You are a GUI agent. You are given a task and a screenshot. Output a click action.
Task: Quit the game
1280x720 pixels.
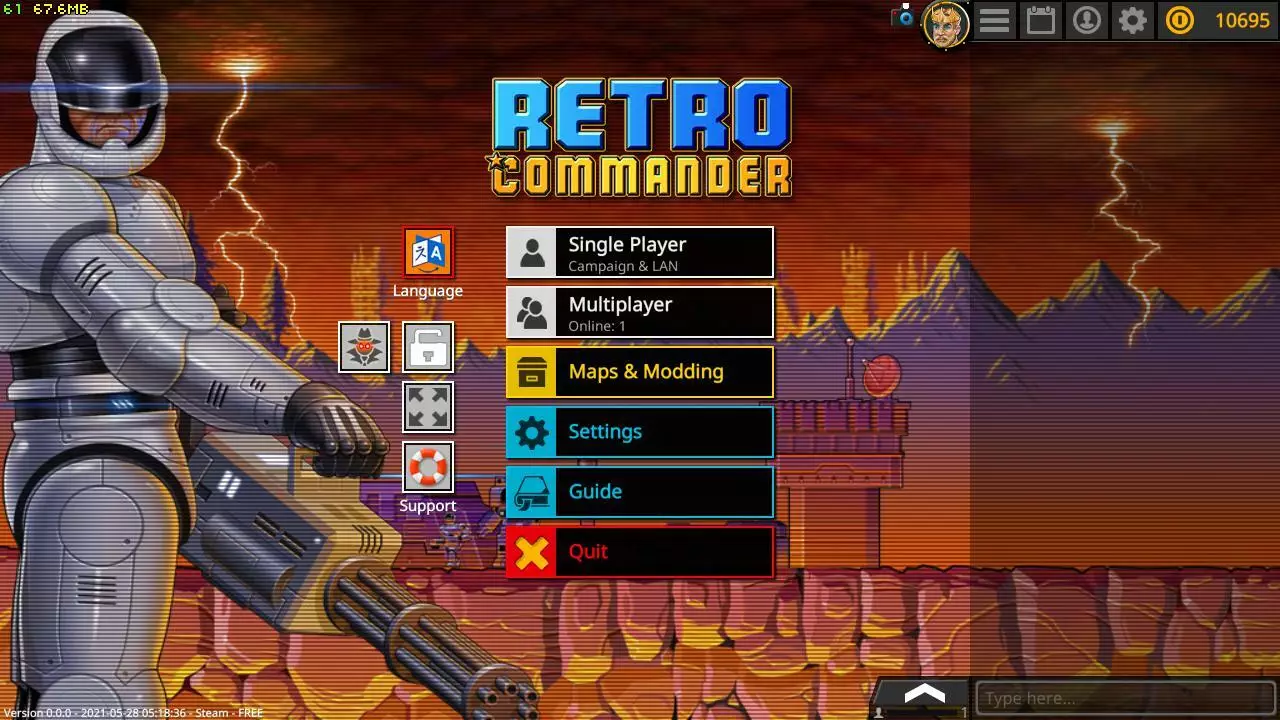pos(640,551)
